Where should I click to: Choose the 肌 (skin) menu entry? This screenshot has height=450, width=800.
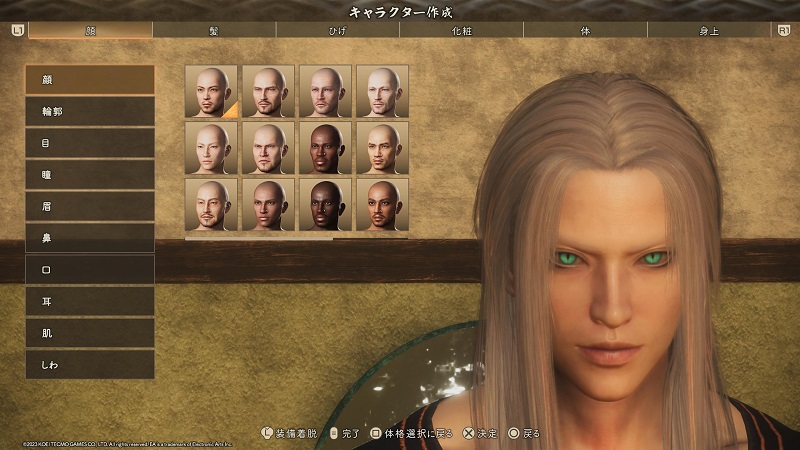[90, 333]
